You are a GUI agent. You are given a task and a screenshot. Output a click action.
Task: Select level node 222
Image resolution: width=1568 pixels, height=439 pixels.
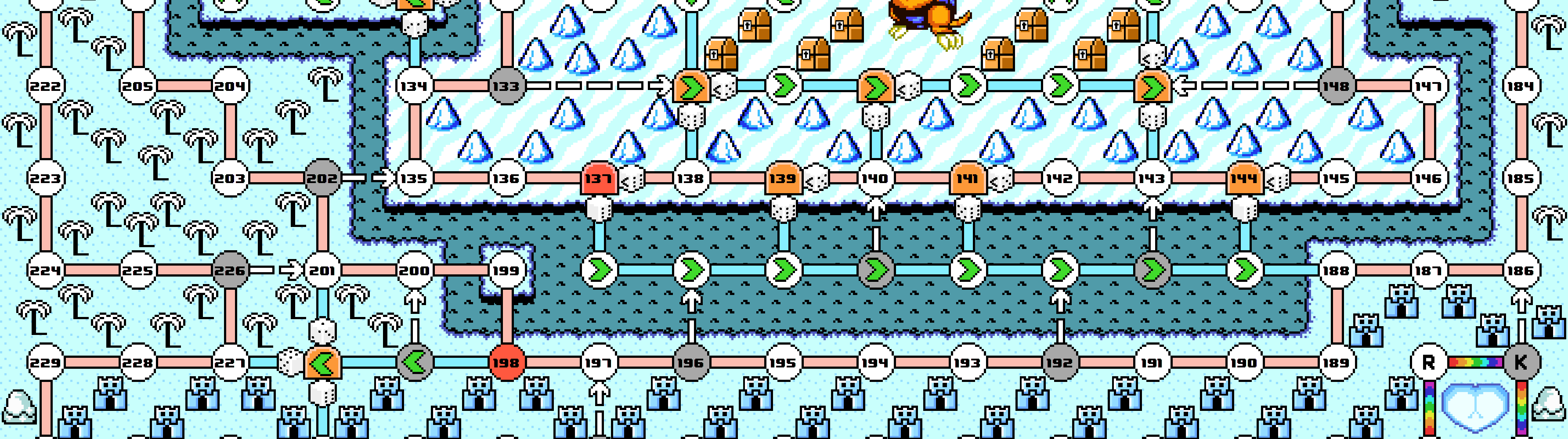(x=46, y=86)
